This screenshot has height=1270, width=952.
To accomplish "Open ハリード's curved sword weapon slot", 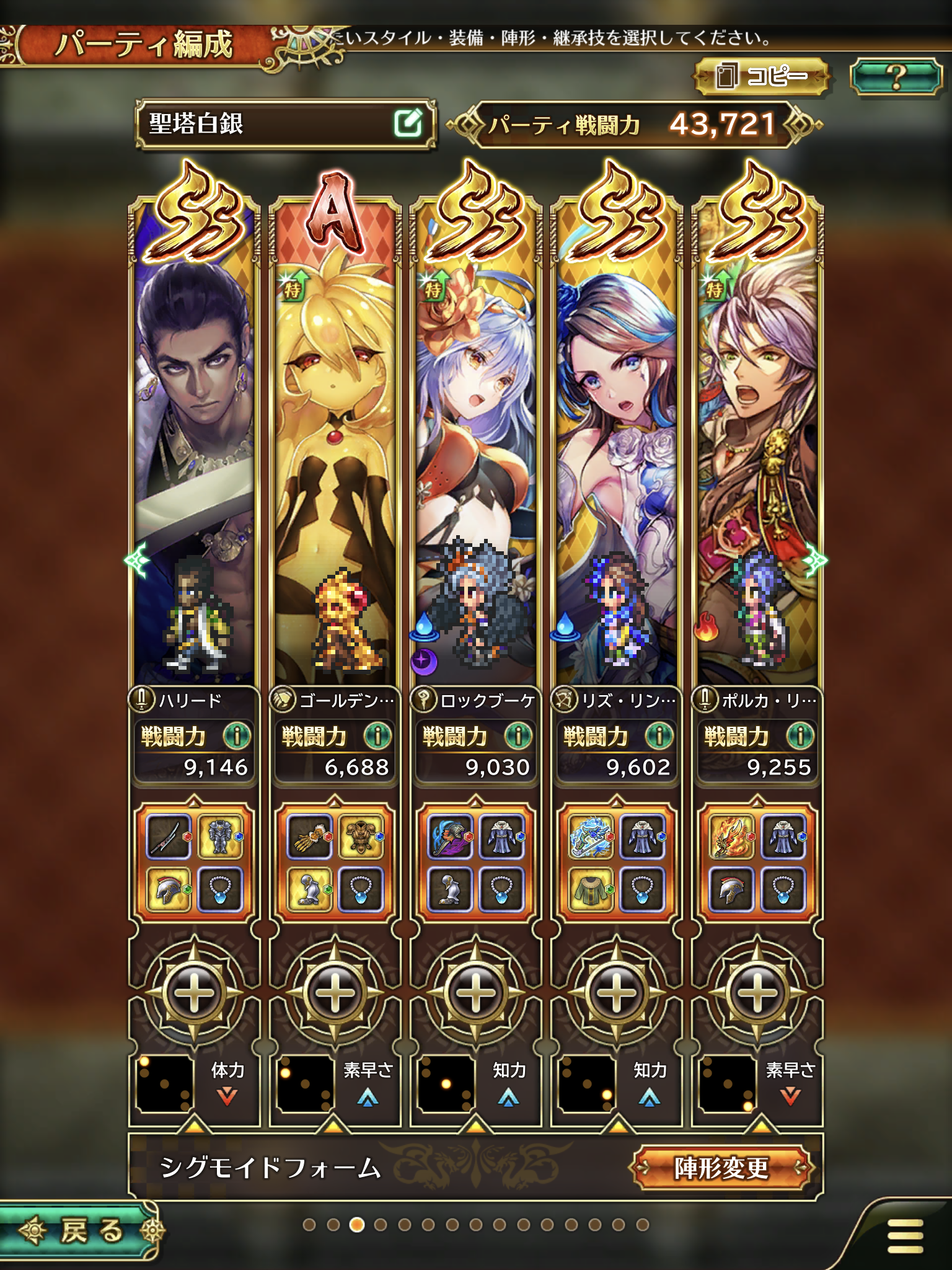I will point(169,837).
